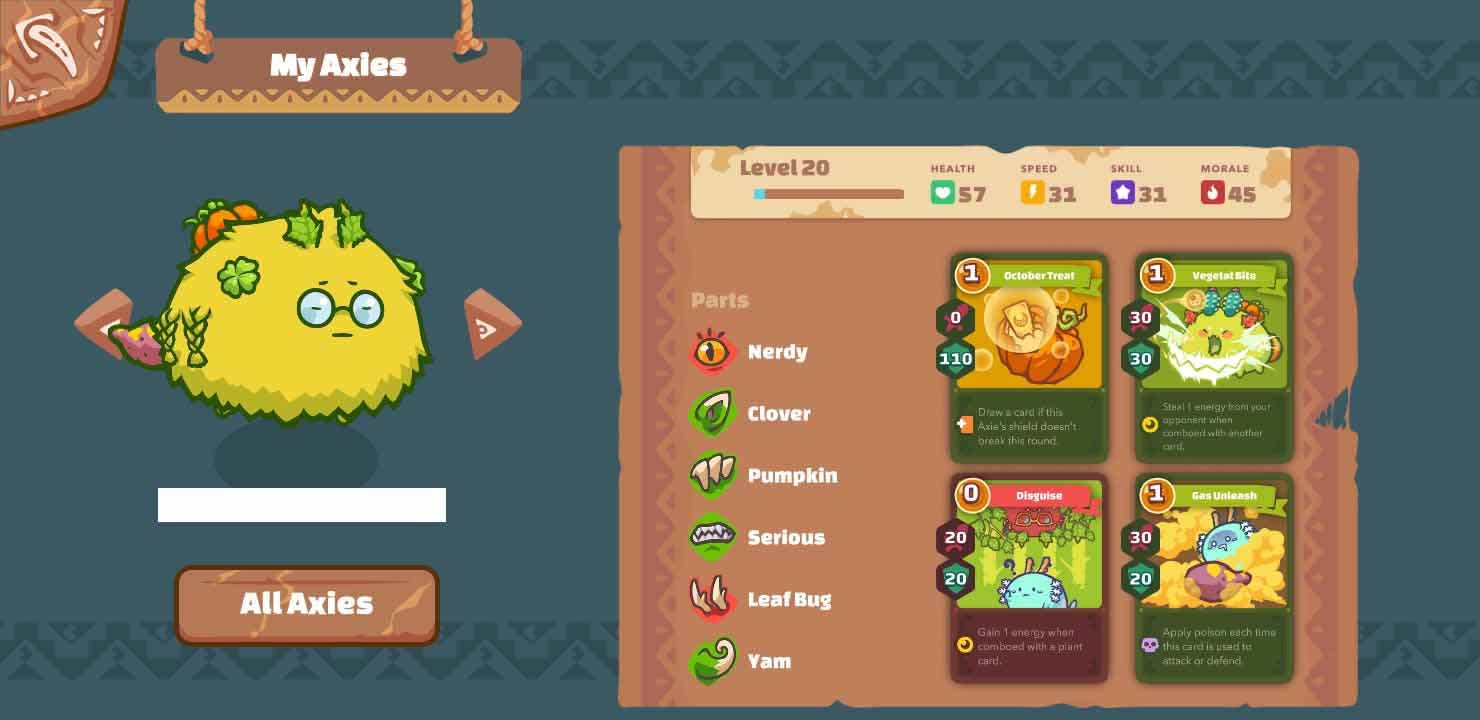The height and width of the screenshot is (720, 1480).
Task: Select the Pumpkin horn part icon
Action: [x=713, y=475]
